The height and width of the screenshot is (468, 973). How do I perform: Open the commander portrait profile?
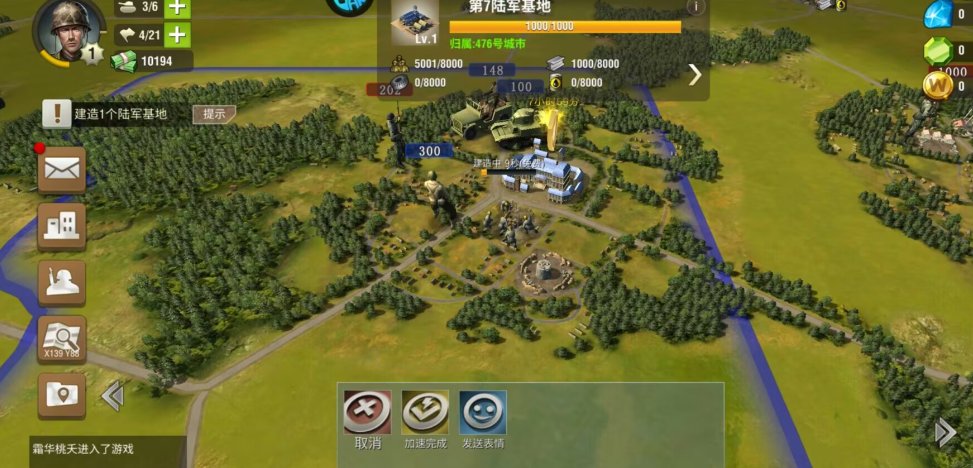point(68,30)
